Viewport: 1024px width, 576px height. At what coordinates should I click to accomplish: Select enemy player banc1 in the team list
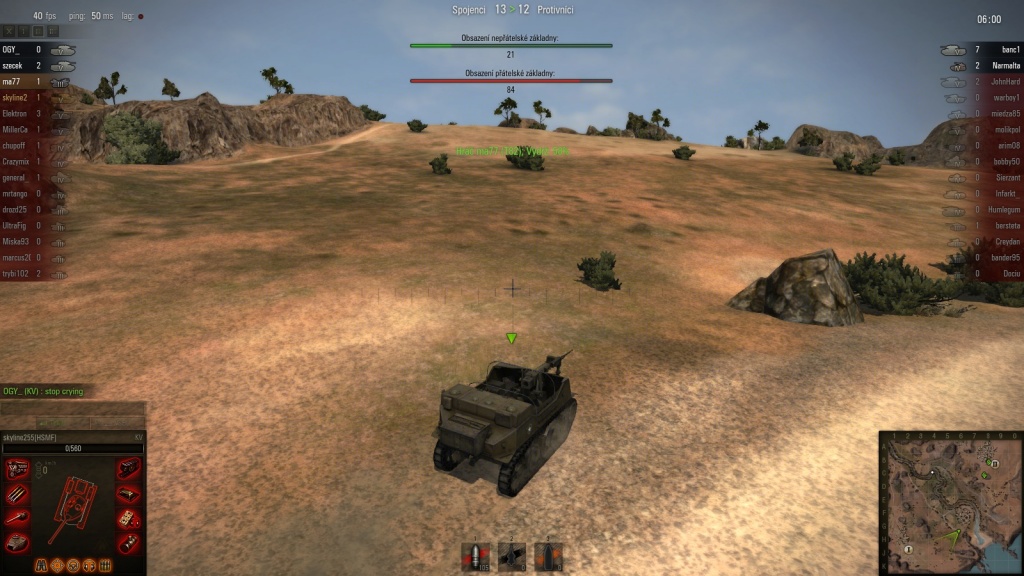click(1008, 49)
